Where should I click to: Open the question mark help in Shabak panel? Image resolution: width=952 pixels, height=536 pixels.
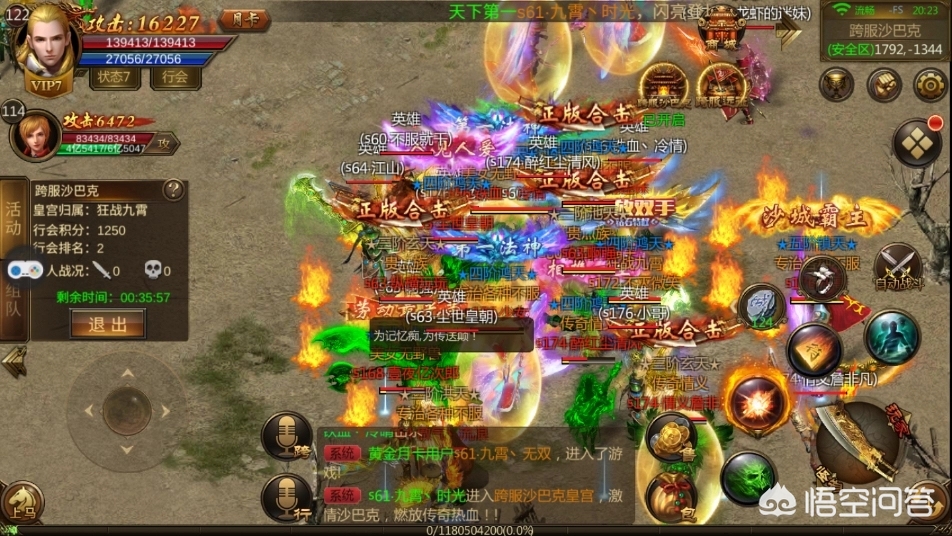(x=173, y=189)
